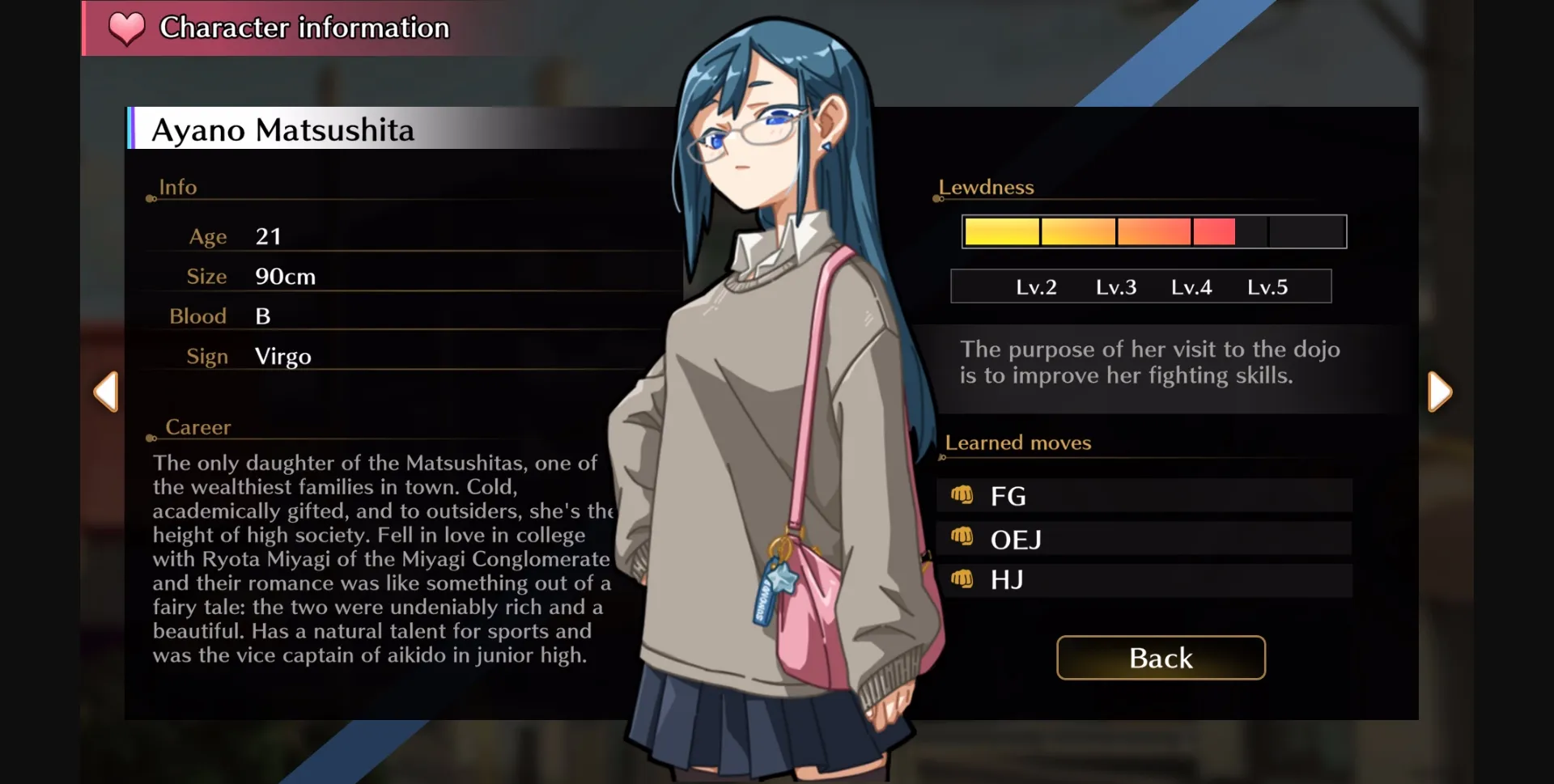
Task: Click the right arrow to view next character
Action: pos(1440,392)
